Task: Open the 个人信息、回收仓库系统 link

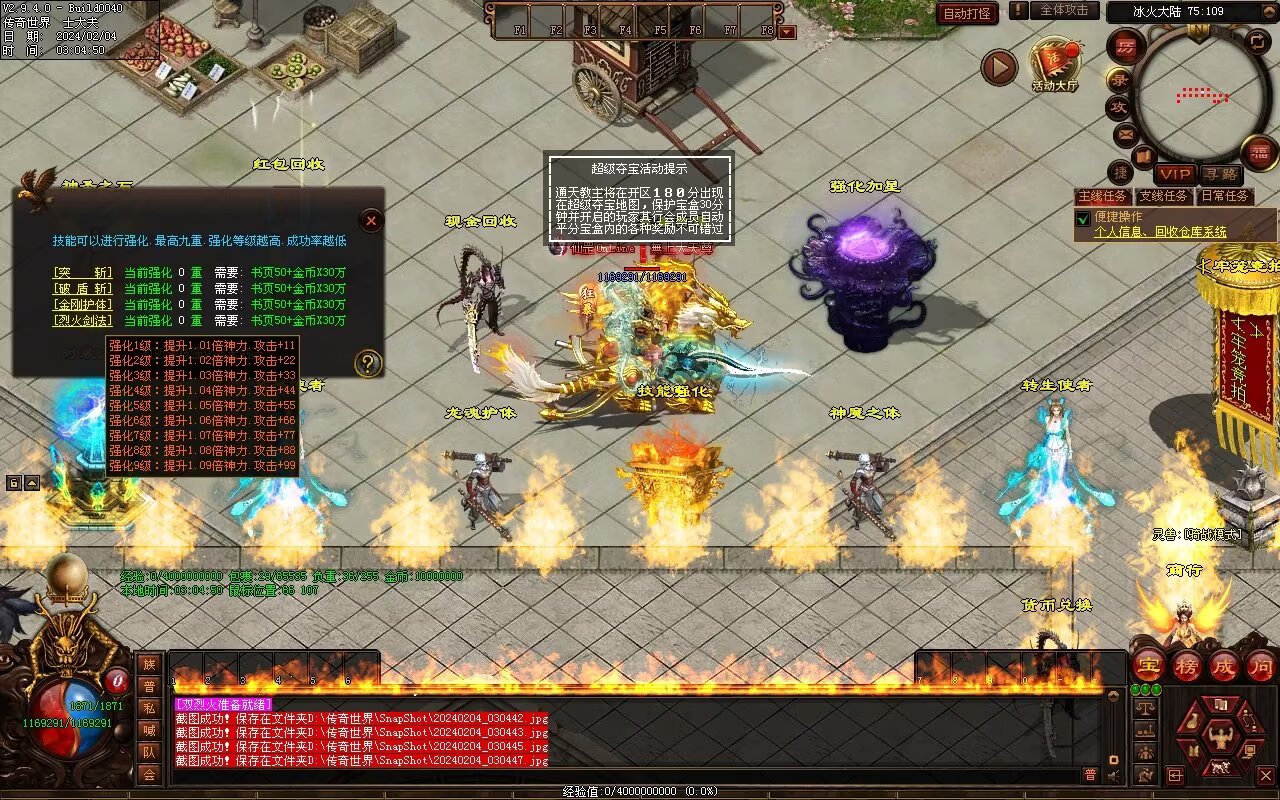Action: (x=1160, y=232)
